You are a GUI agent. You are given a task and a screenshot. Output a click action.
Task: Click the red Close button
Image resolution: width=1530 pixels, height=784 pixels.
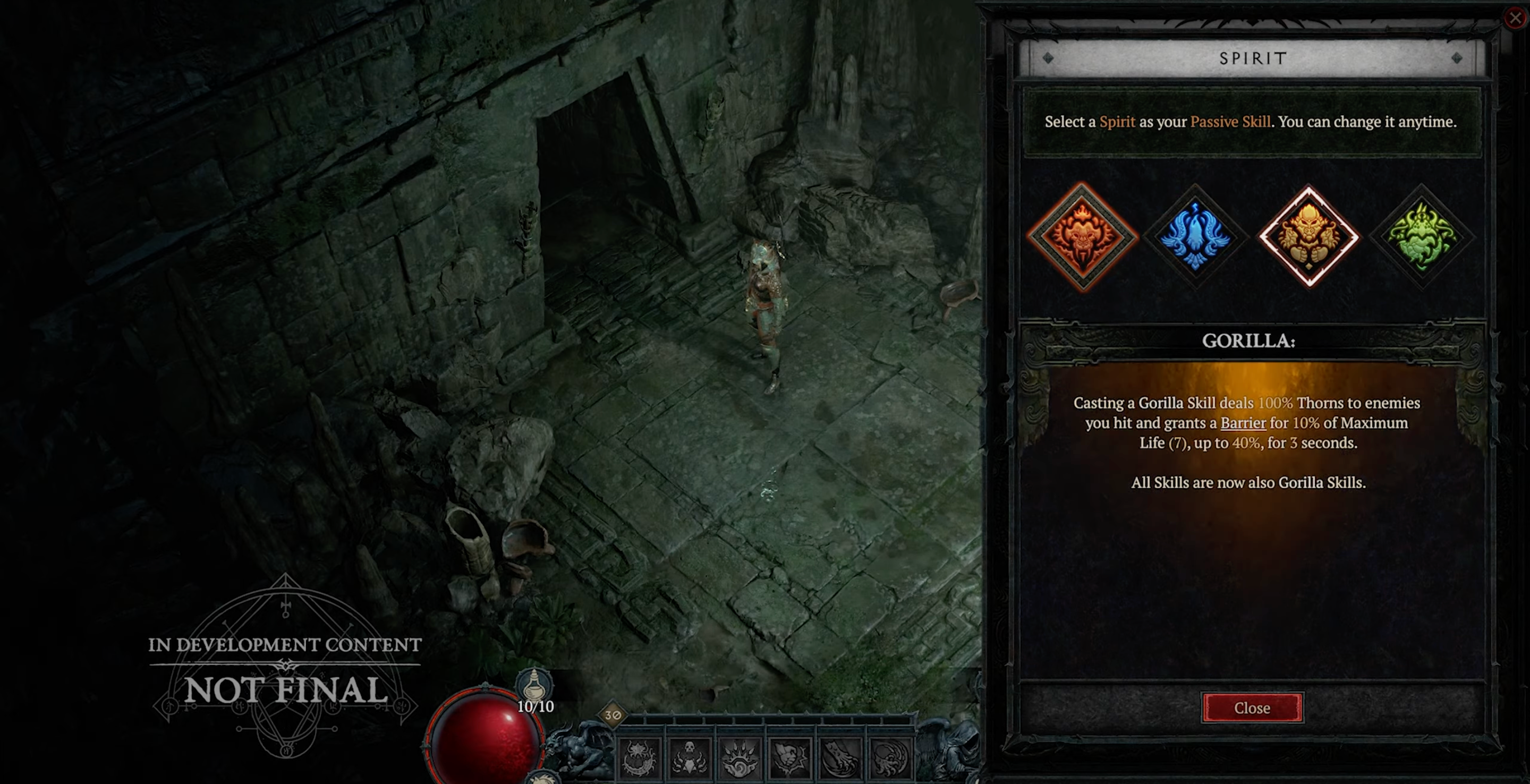click(x=1252, y=708)
